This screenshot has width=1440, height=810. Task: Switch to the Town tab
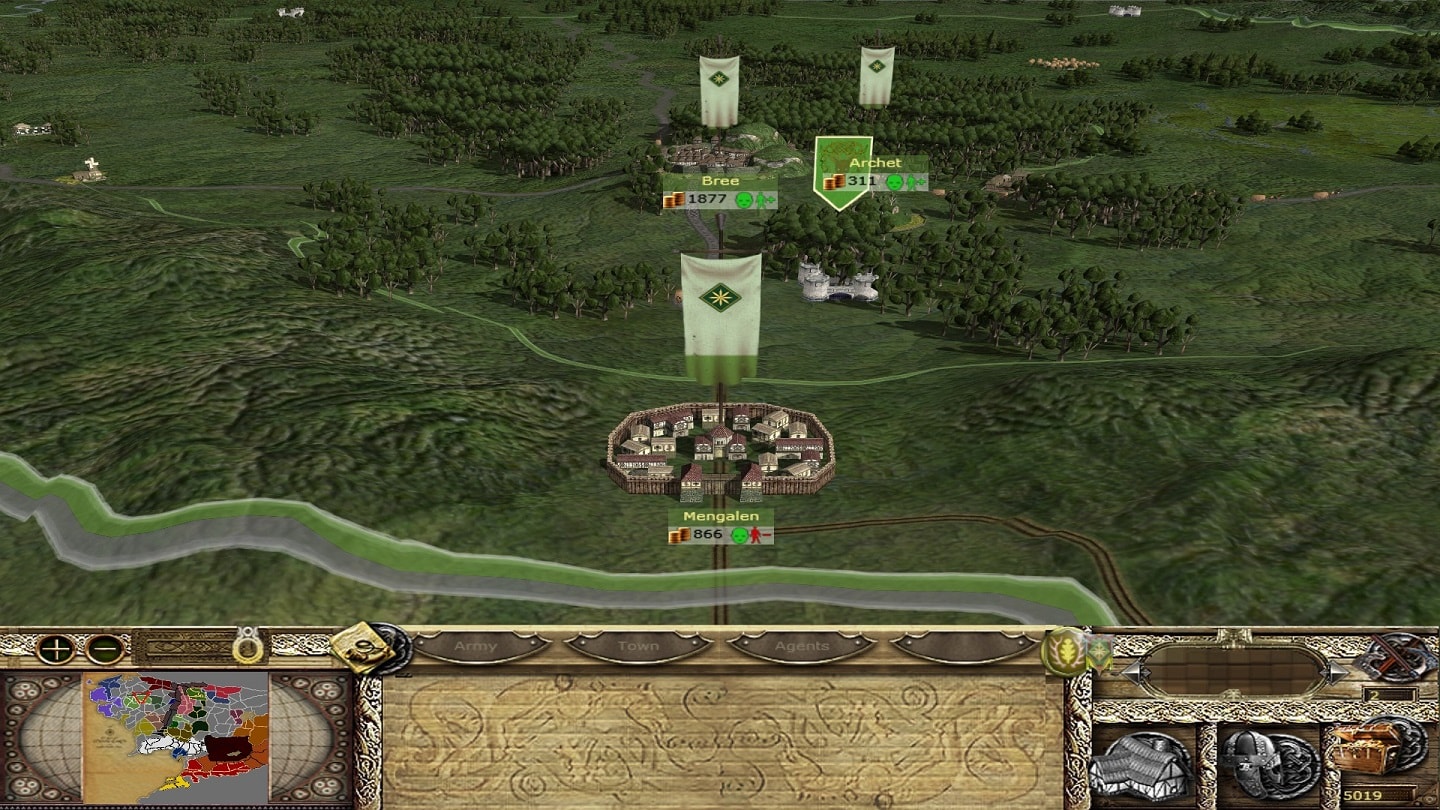638,647
